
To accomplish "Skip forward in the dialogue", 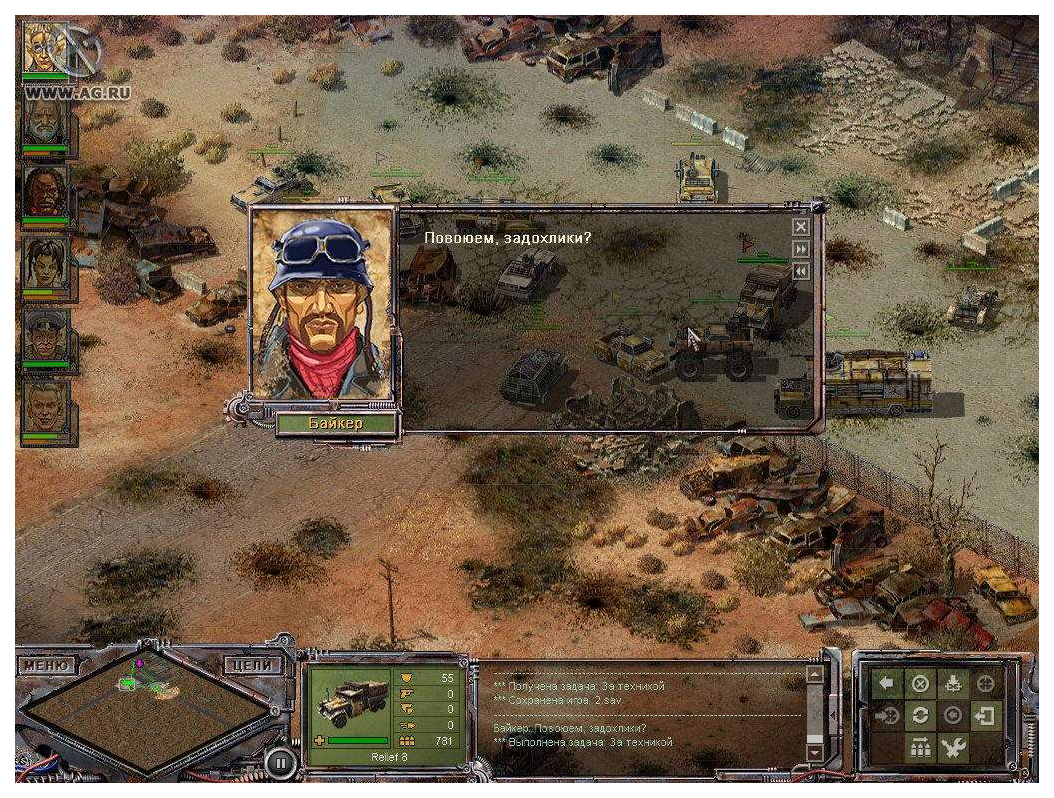I will 800,249.
